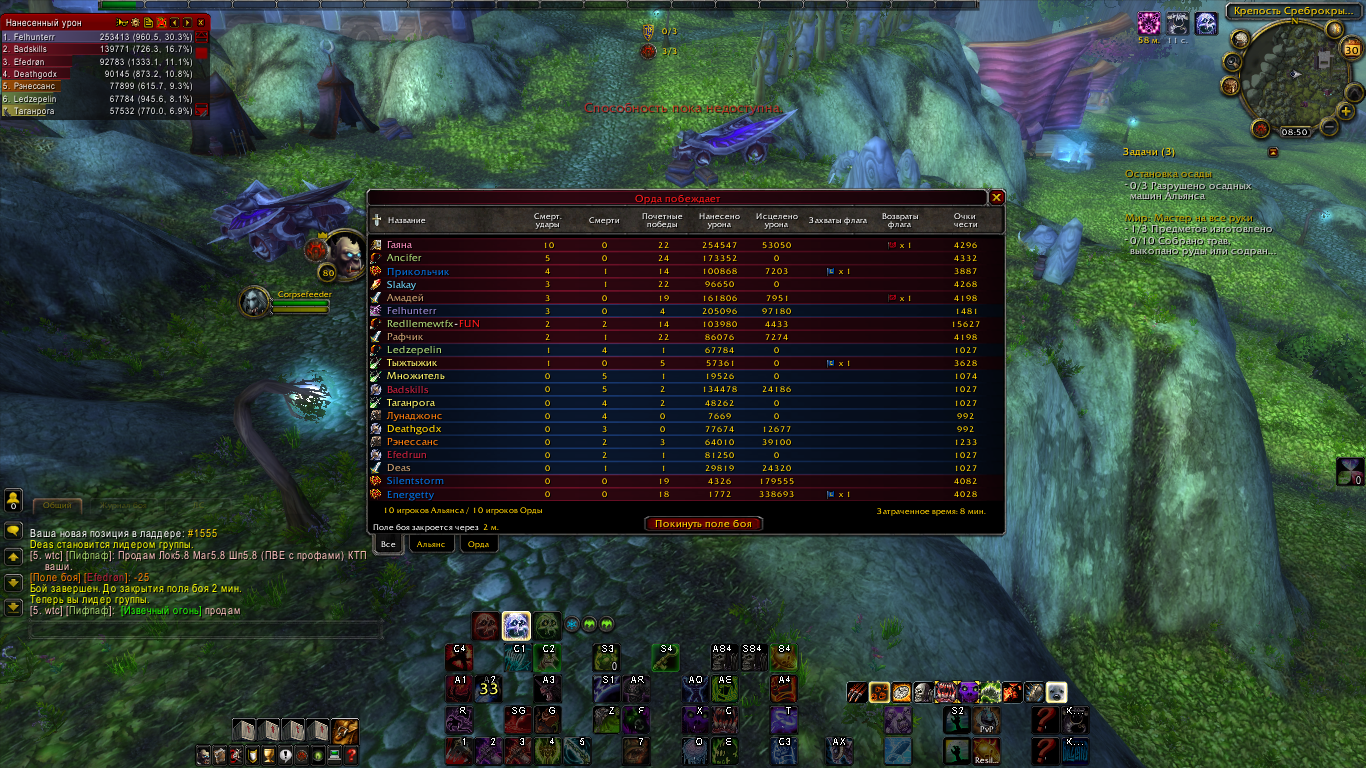1366x768 pixels.
Task: Open the achievements trophy micro button
Action: click(268, 755)
